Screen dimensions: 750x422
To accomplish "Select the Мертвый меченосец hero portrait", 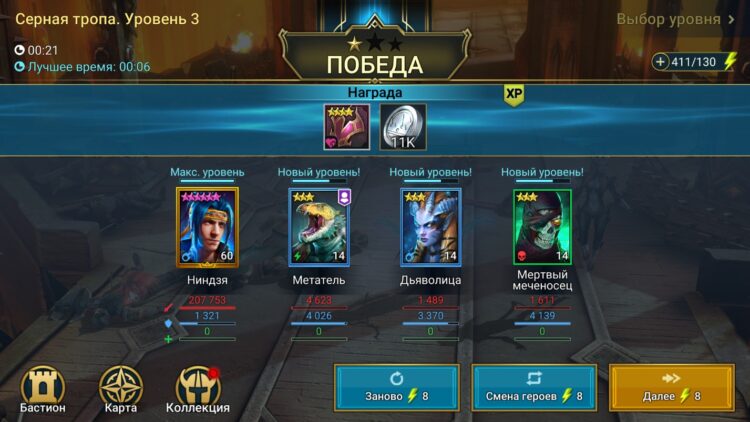I will [x=543, y=228].
